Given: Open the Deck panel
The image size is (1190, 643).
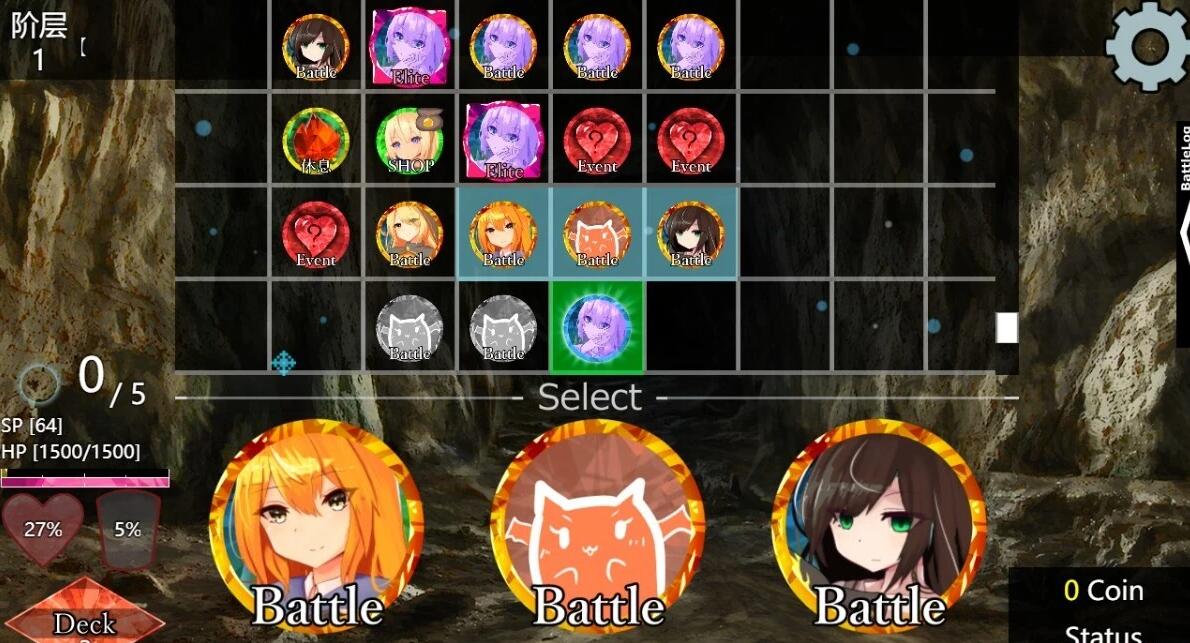Looking at the screenshot, I should [85, 618].
